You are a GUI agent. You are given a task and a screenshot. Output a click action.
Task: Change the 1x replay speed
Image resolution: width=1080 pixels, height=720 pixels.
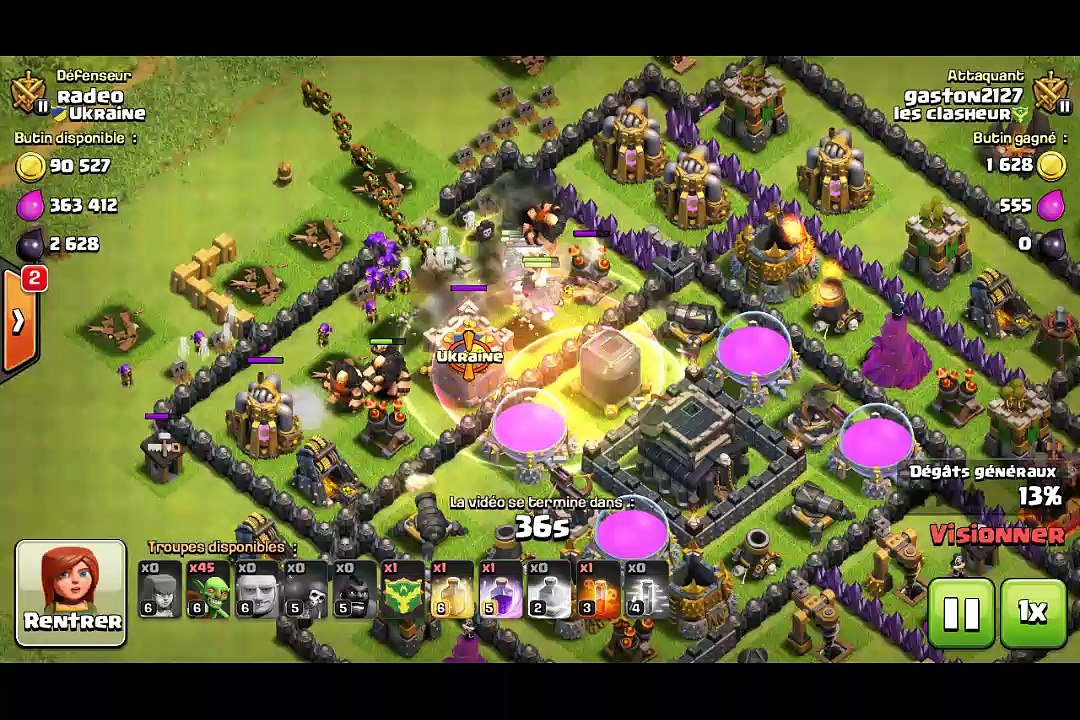point(1032,613)
